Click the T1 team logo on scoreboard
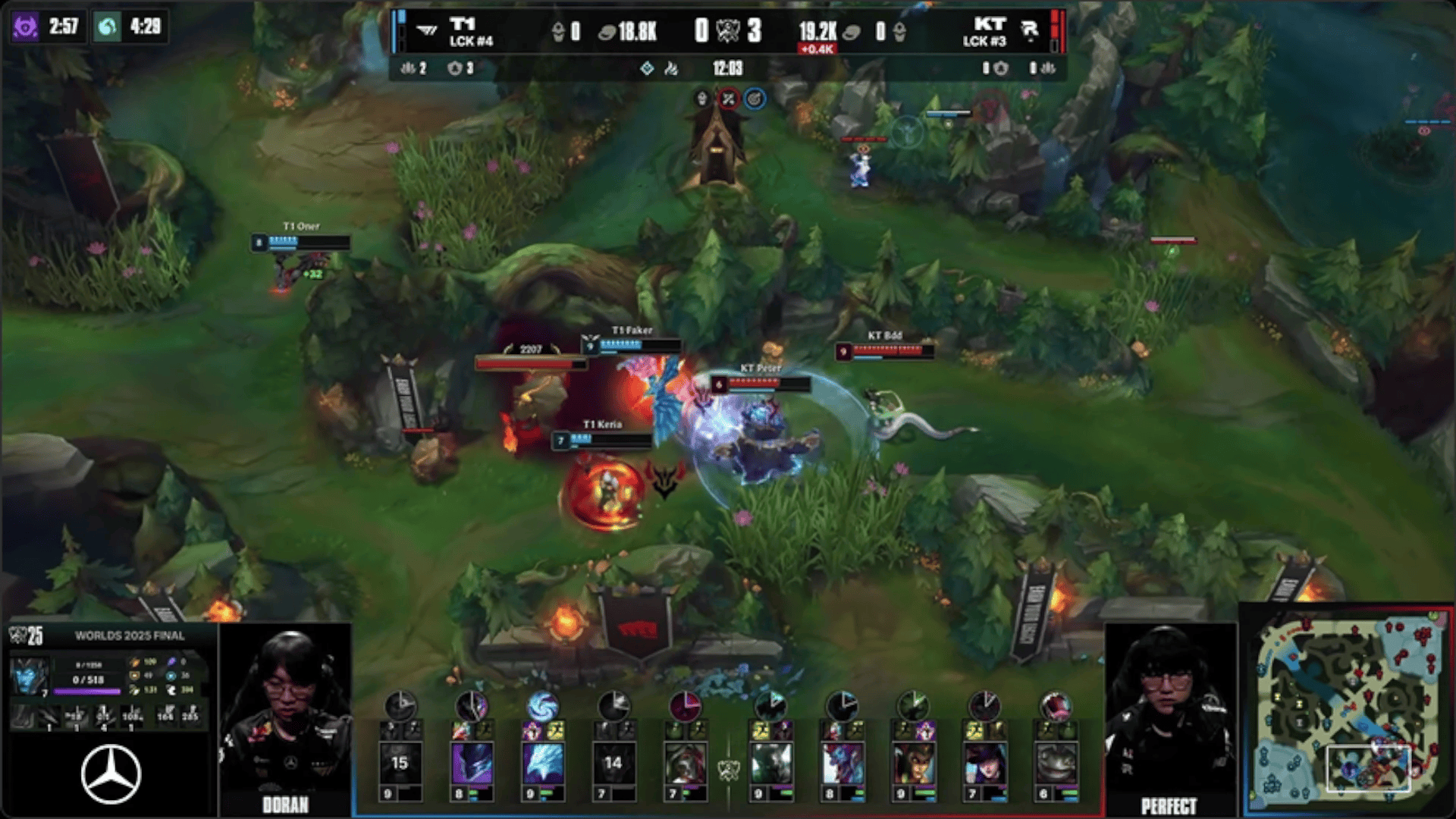The width and height of the screenshot is (1456, 819). tap(428, 31)
